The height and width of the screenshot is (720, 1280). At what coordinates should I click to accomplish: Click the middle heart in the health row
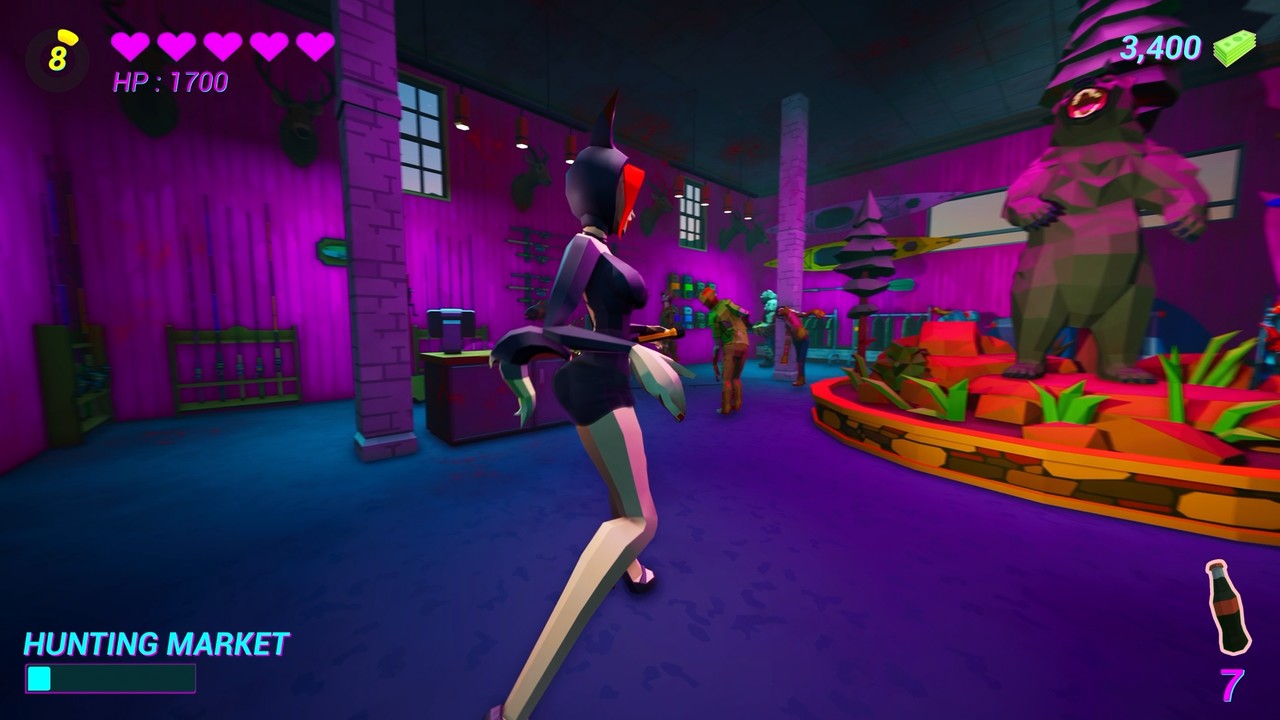[222, 46]
